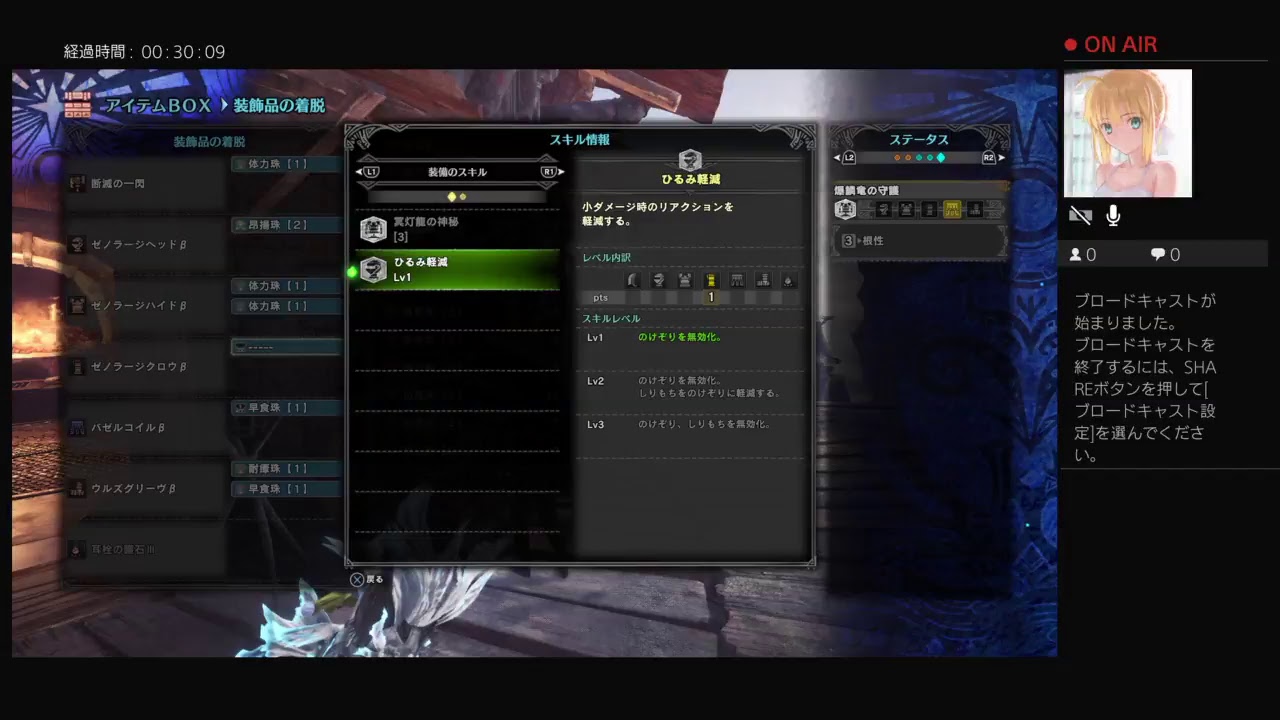The image size is (1280, 720).
Task: Choose the empty decoration slot on ゼノラージクロウβ
Action: [x=286, y=347]
